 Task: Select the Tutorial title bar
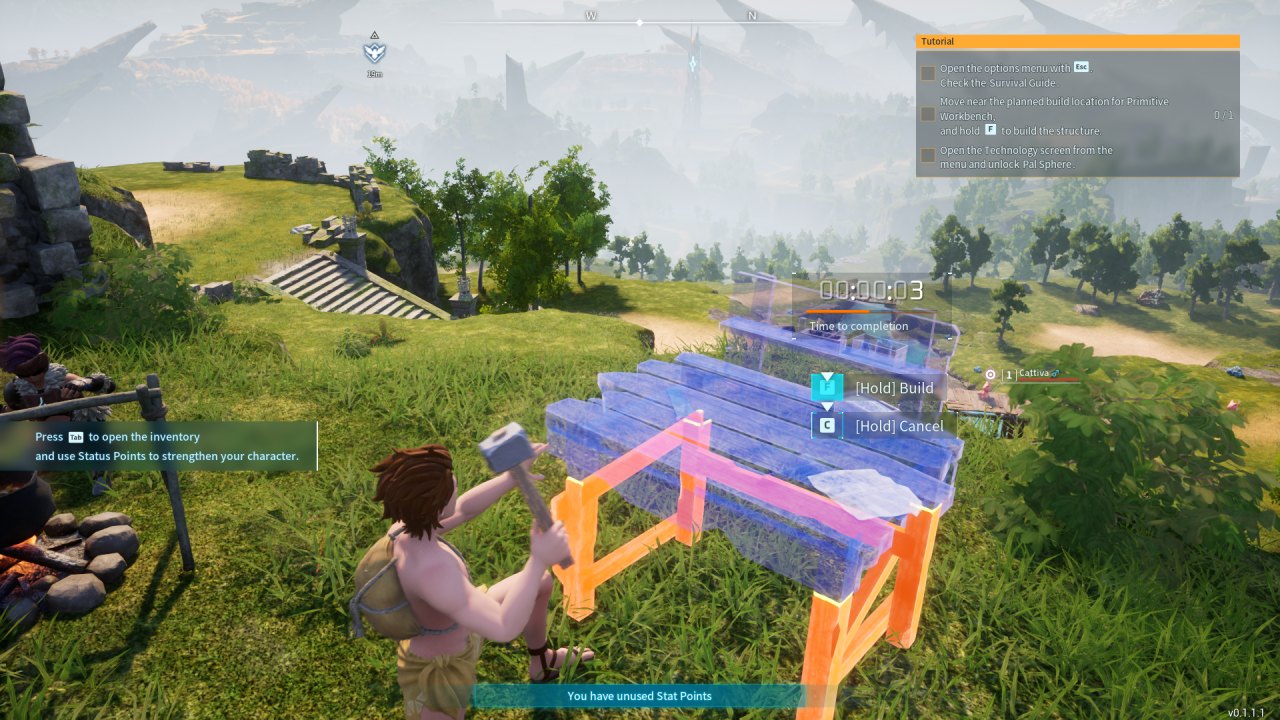(x=938, y=40)
